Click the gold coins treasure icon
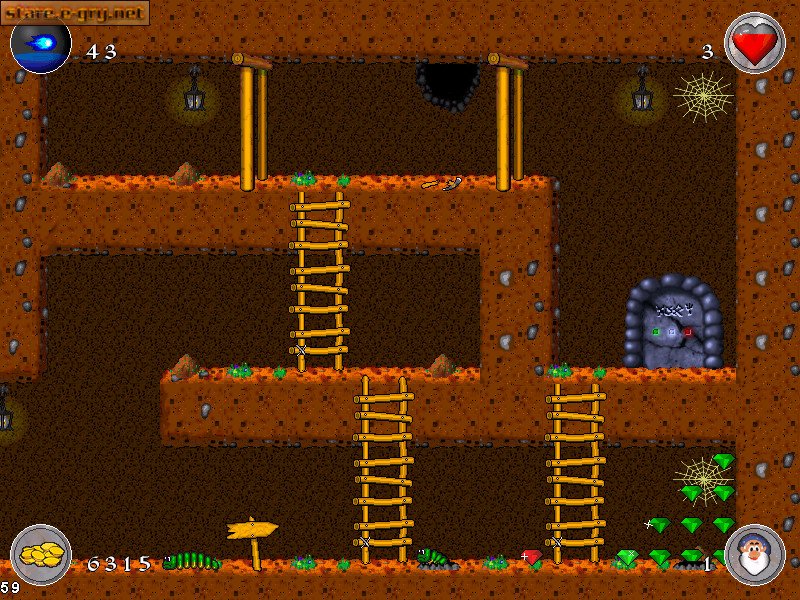The width and height of the screenshot is (800, 600). [41, 555]
